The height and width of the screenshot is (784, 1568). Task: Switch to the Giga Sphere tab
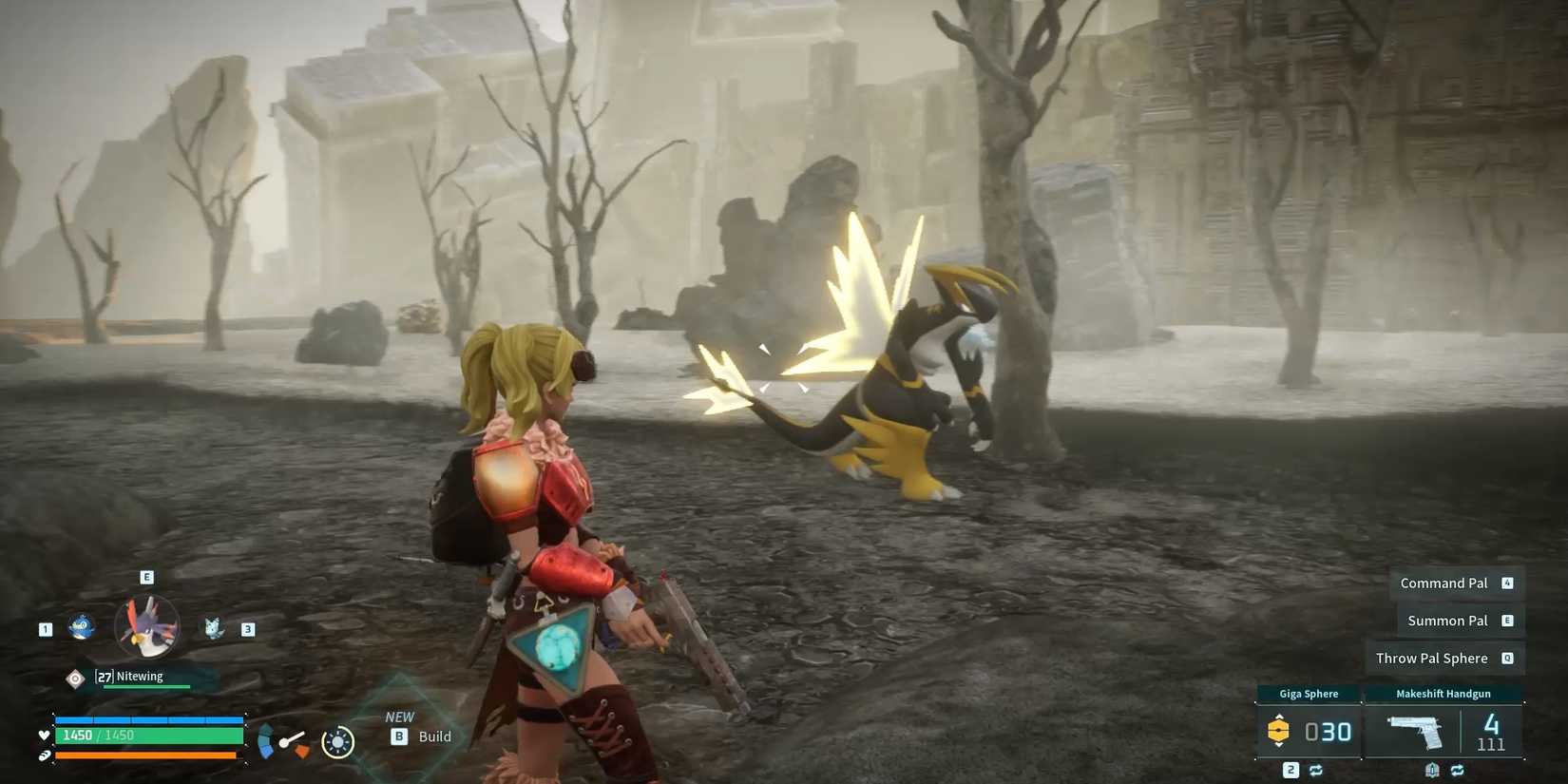pos(1310,694)
